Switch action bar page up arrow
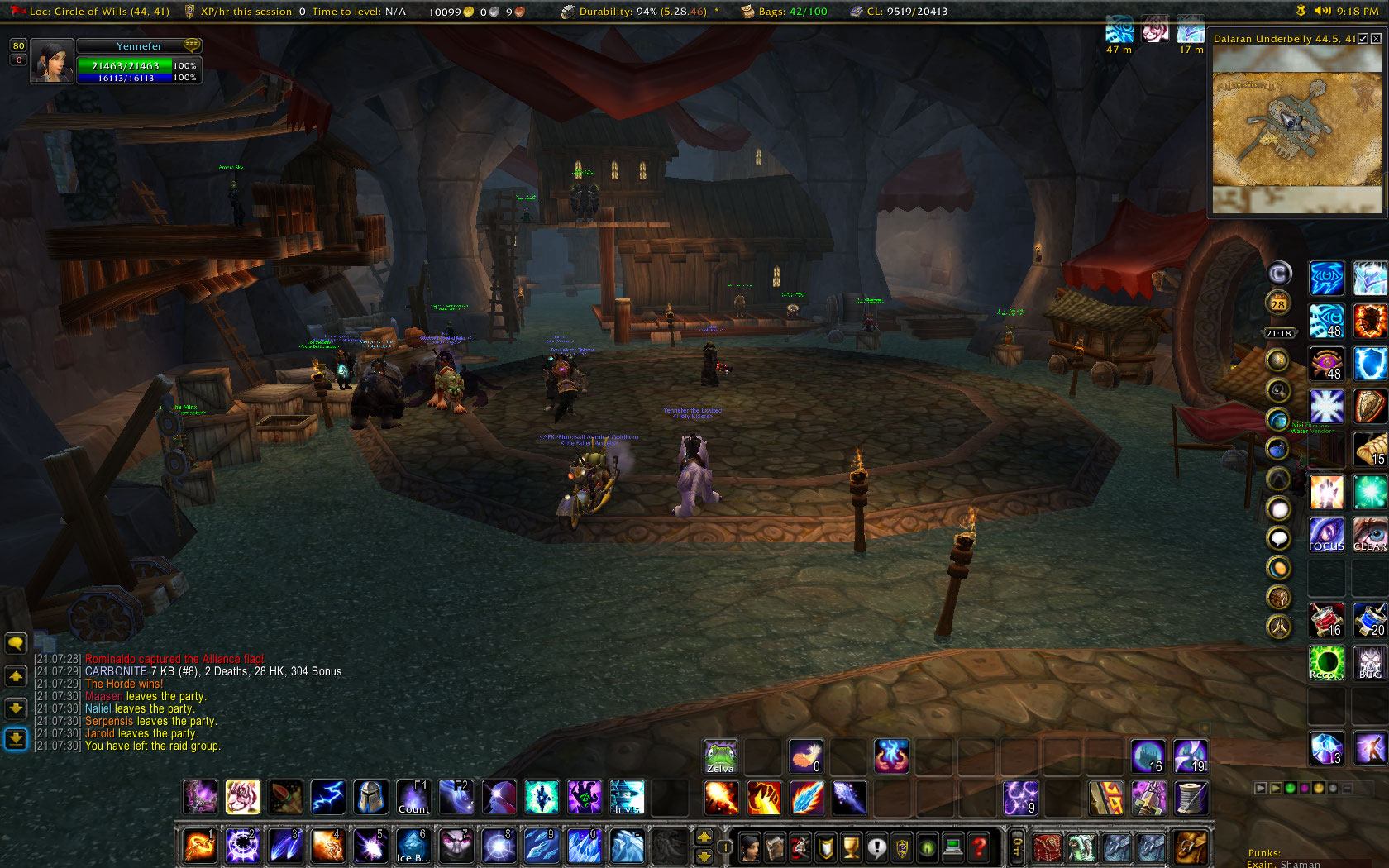The image size is (1389, 868). click(x=704, y=837)
